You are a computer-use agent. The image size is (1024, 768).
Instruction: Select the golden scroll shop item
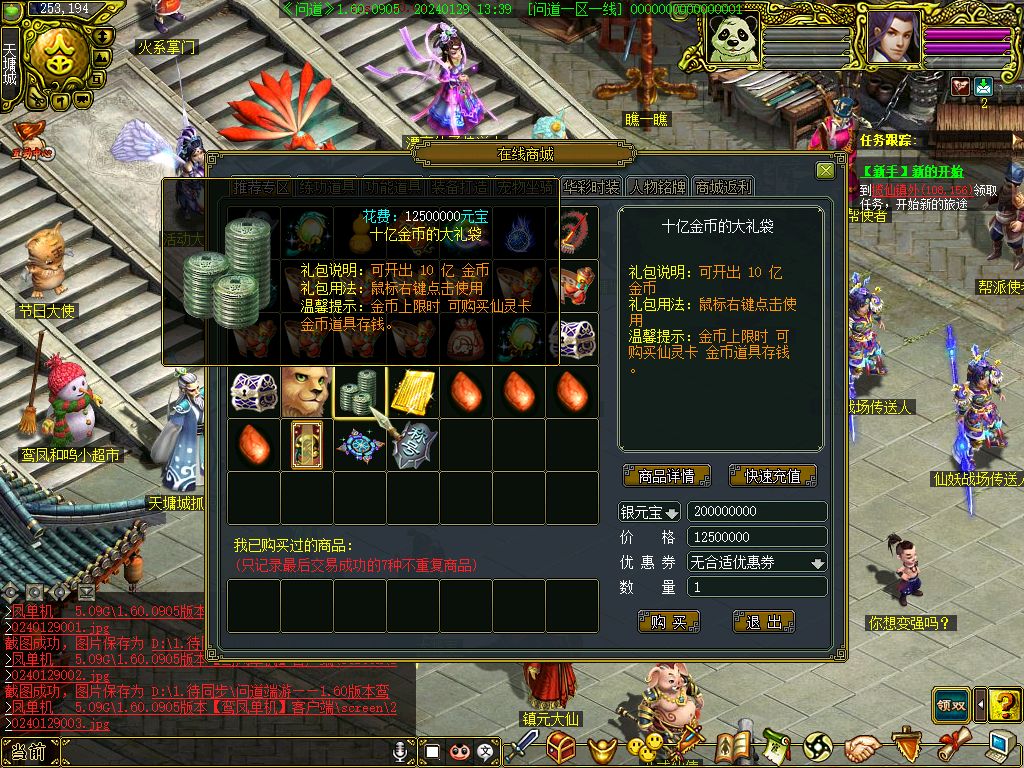tap(412, 392)
